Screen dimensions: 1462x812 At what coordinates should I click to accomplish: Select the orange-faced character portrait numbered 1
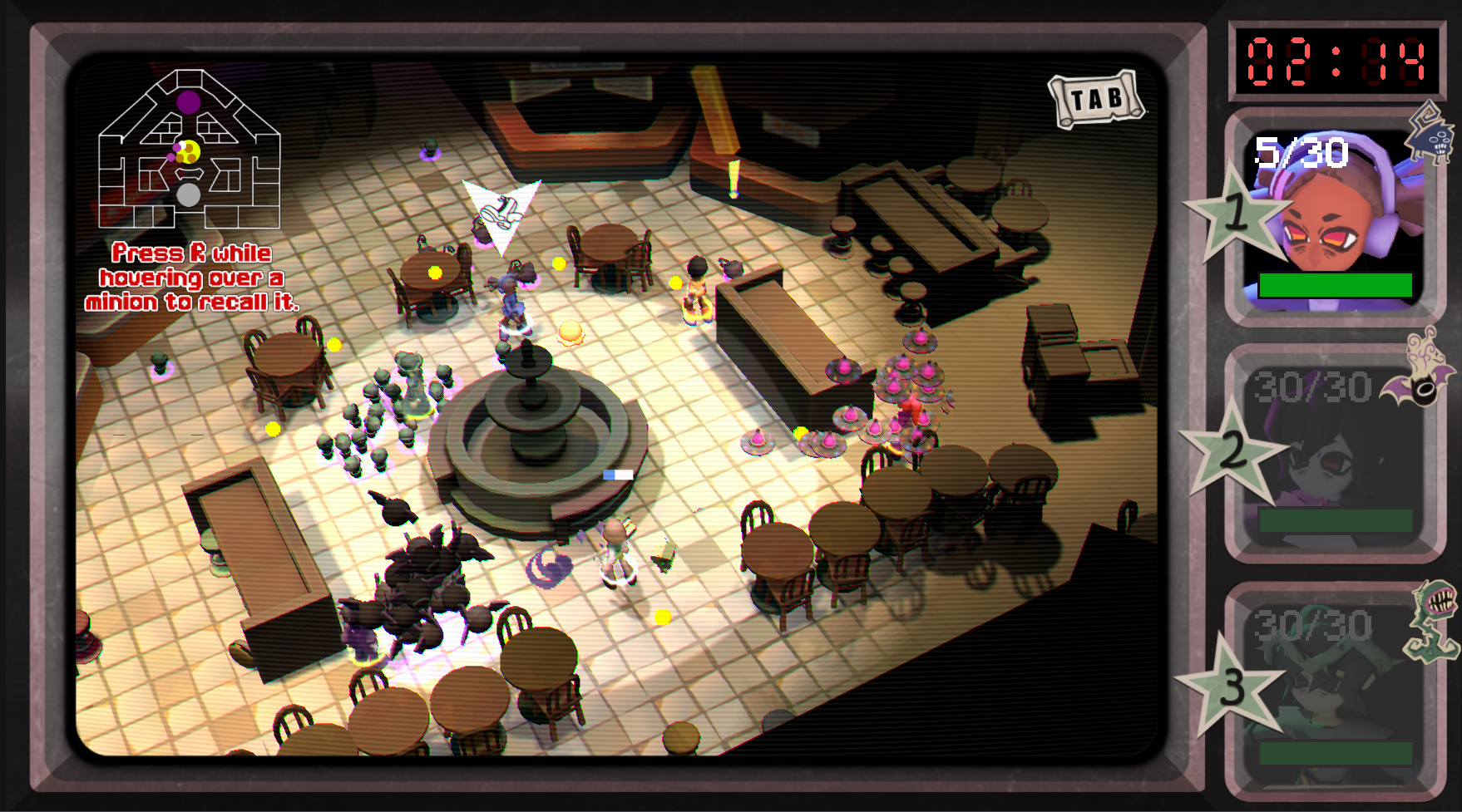[1334, 219]
